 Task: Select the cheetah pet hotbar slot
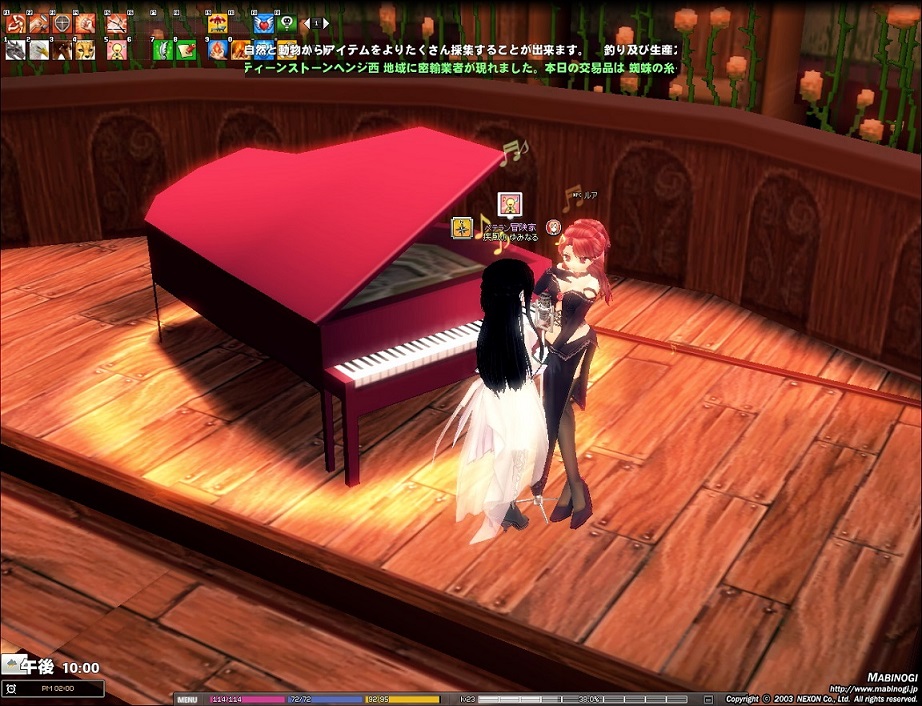click(x=85, y=49)
